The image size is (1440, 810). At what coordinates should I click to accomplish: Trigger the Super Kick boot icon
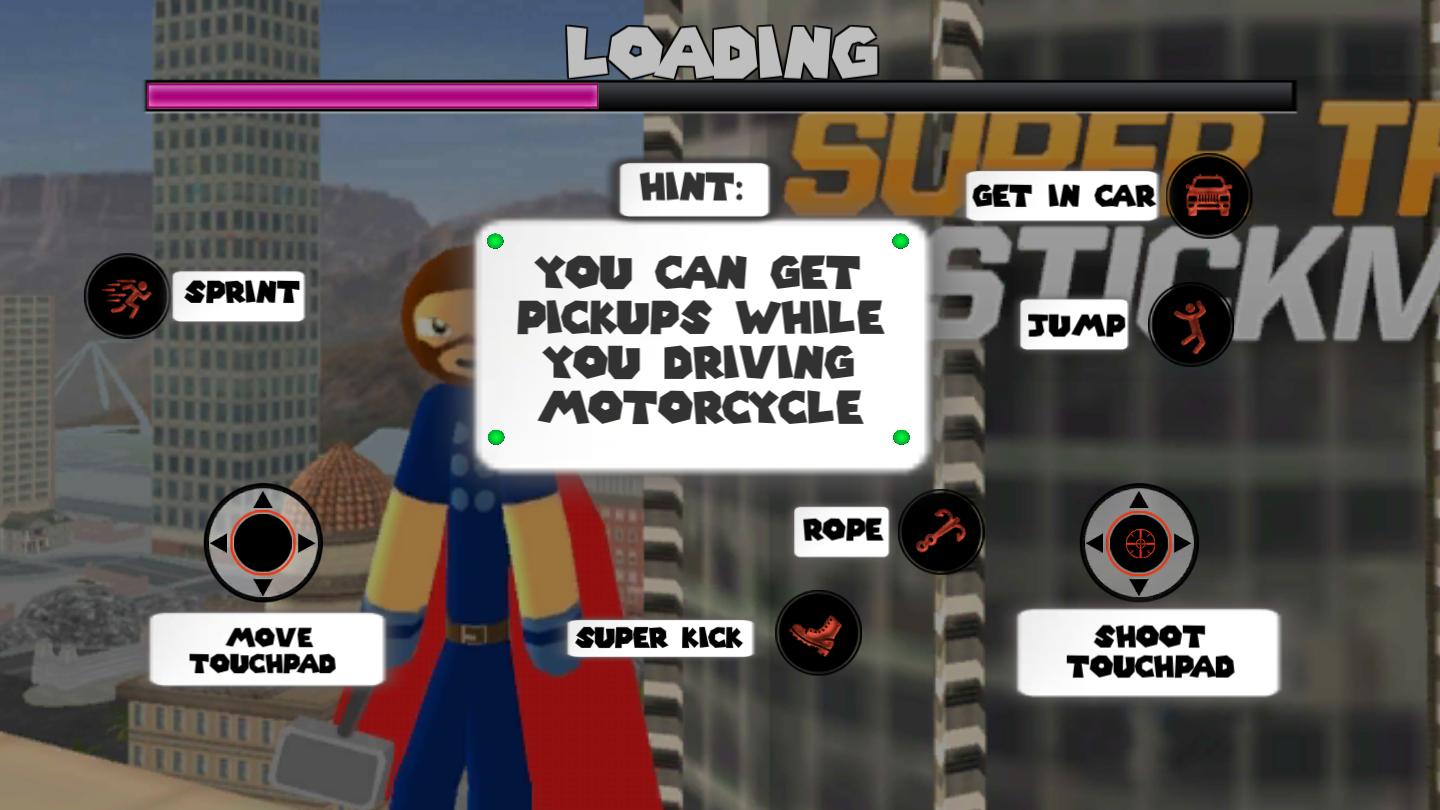pyautogui.click(x=818, y=633)
